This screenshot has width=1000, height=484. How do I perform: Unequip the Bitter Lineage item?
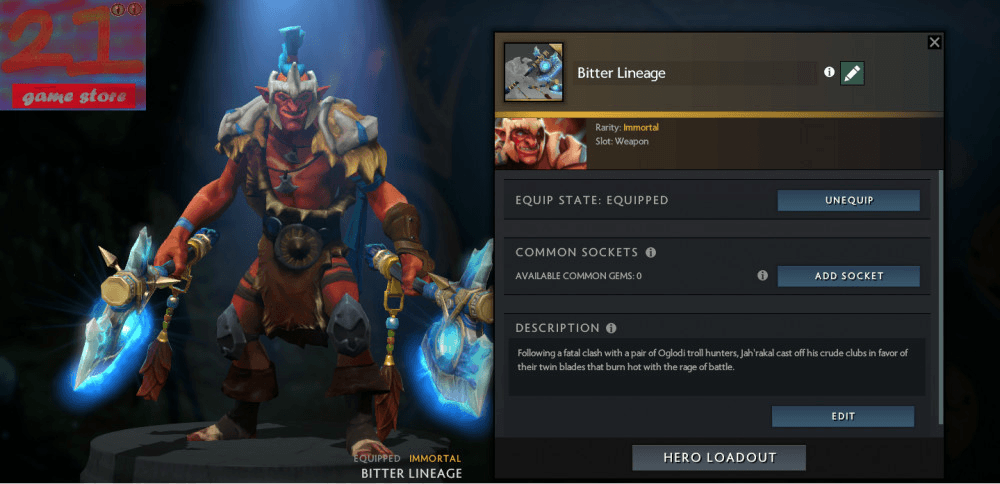click(848, 200)
